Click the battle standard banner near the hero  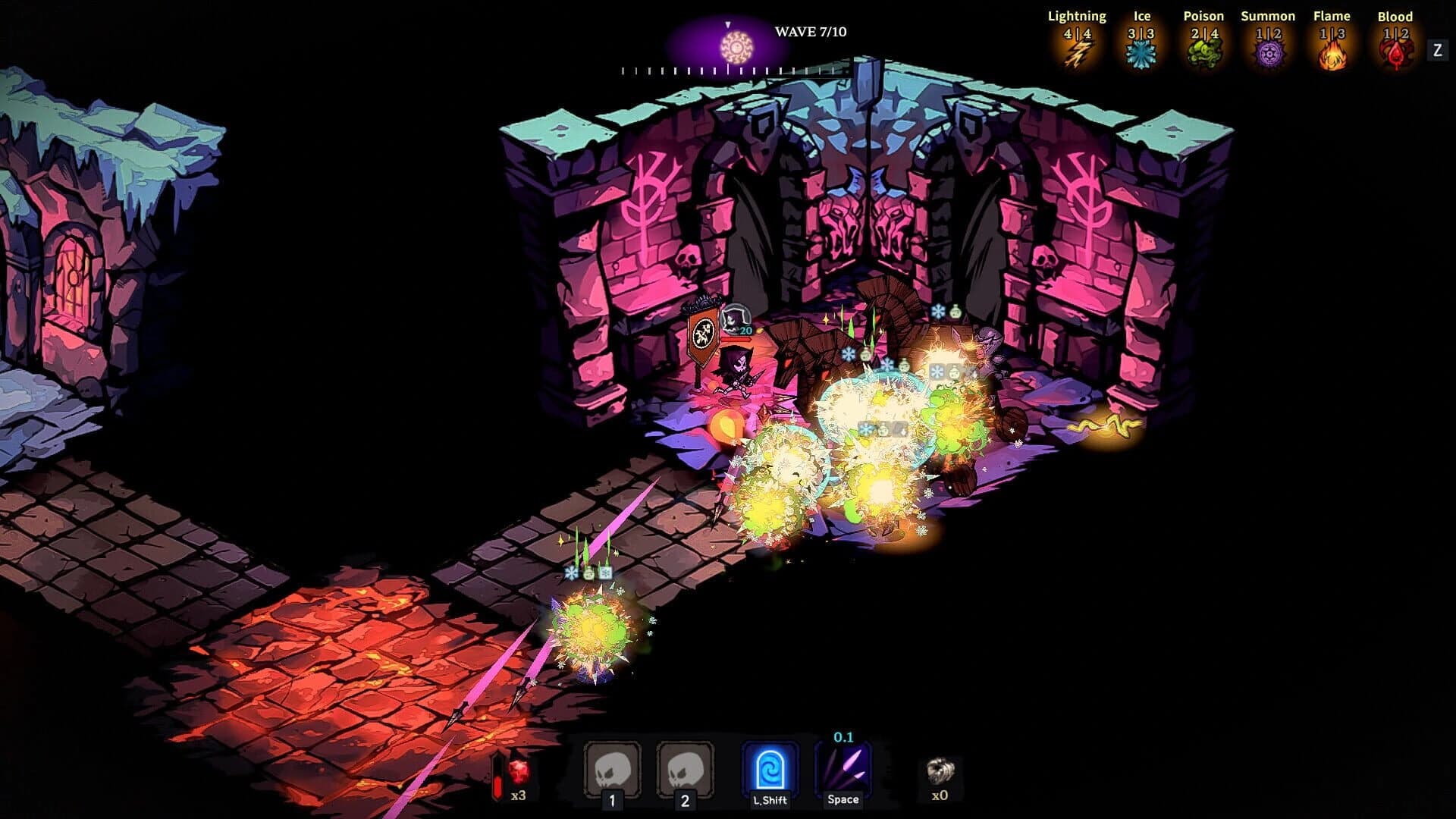[701, 337]
